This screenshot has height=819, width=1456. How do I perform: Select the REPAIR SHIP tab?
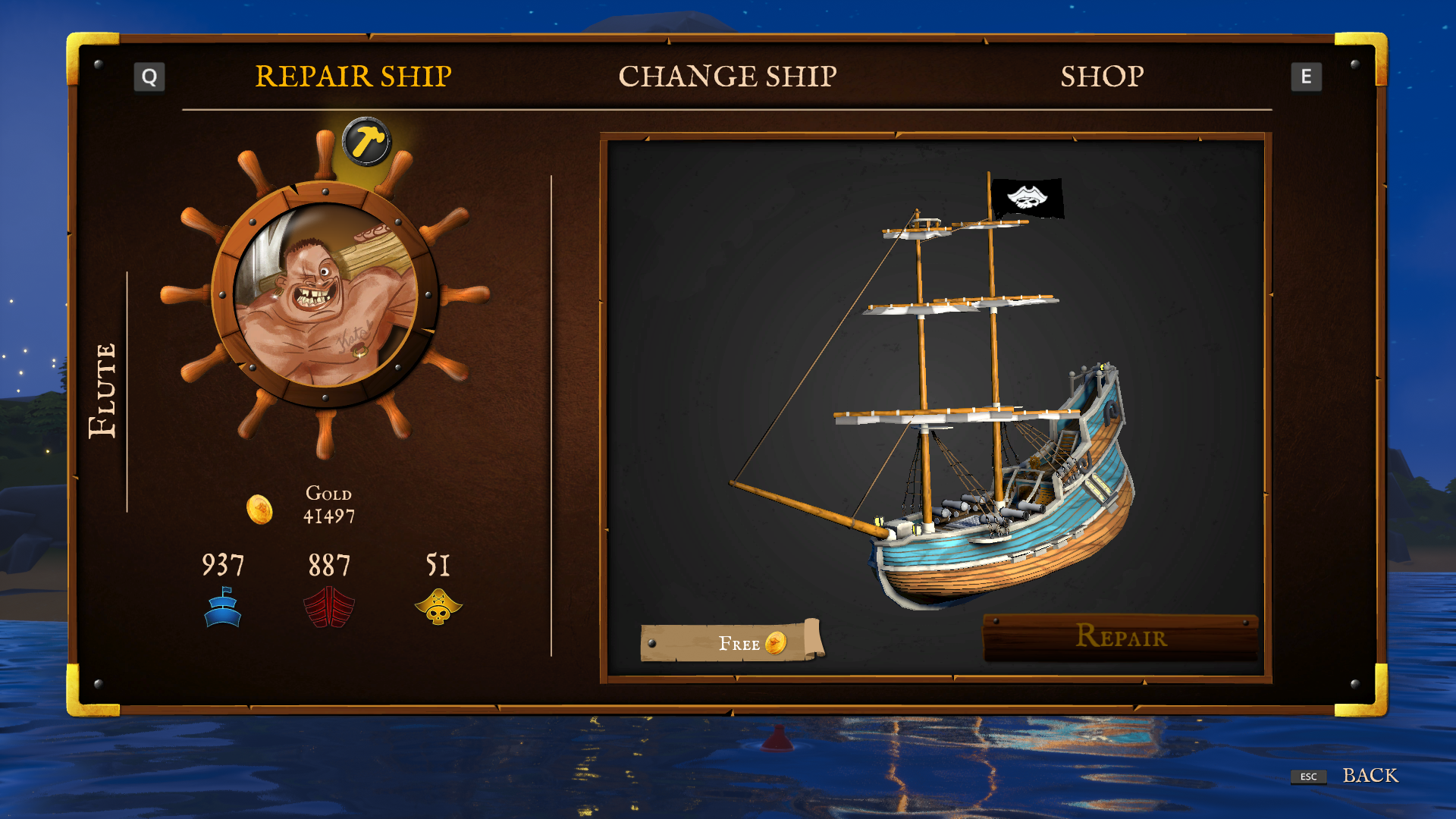(x=353, y=77)
